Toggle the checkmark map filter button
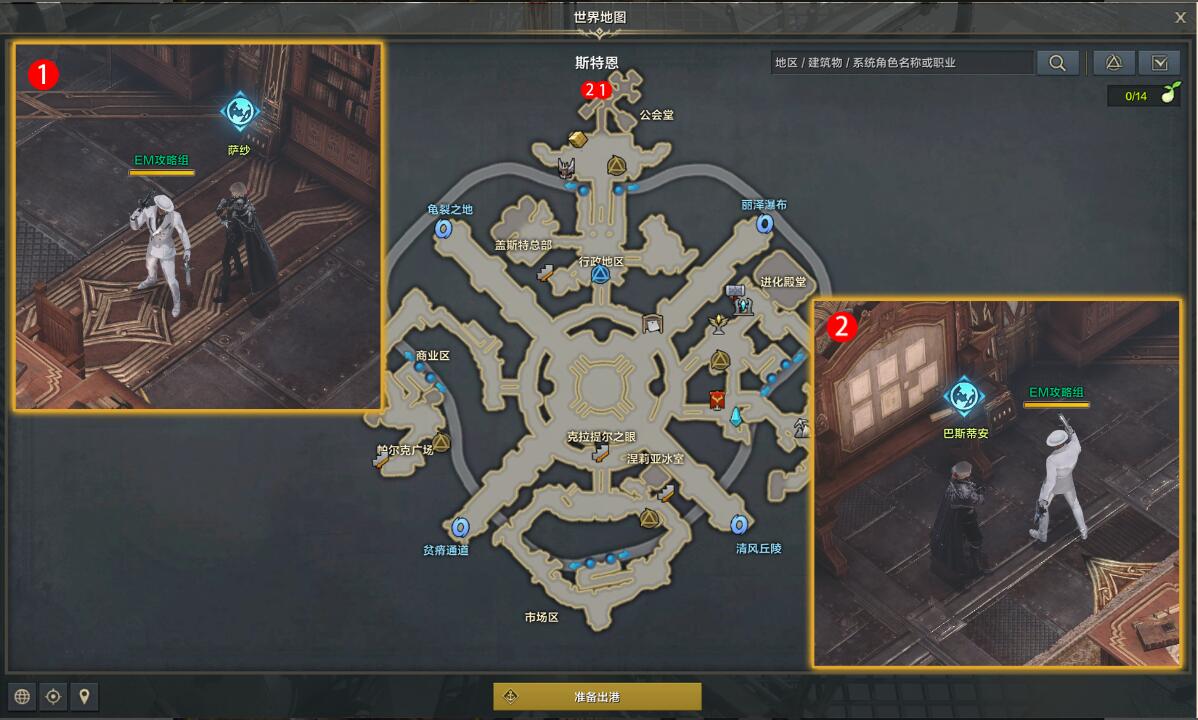The image size is (1198, 720). point(1159,63)
